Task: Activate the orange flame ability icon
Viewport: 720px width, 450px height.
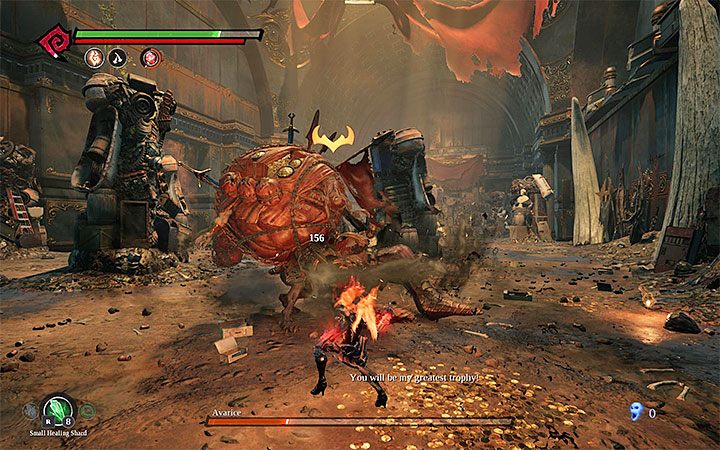Action: (93, 57)
